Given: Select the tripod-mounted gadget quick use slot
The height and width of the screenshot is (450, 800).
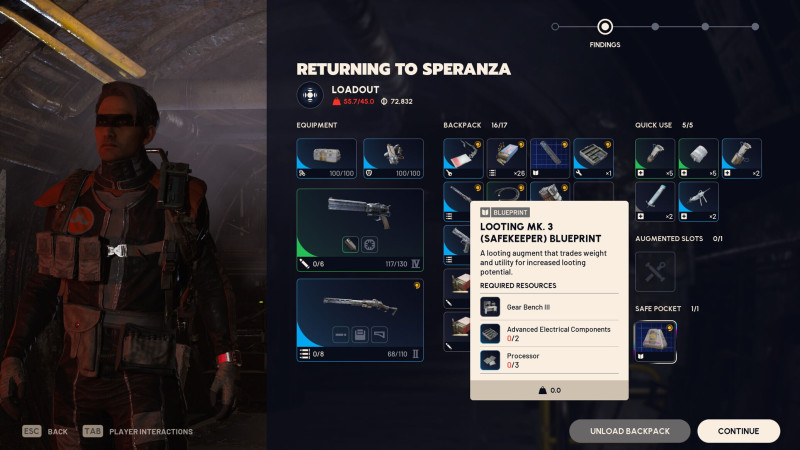Looking at the screenshot, I should click(699, 201).
